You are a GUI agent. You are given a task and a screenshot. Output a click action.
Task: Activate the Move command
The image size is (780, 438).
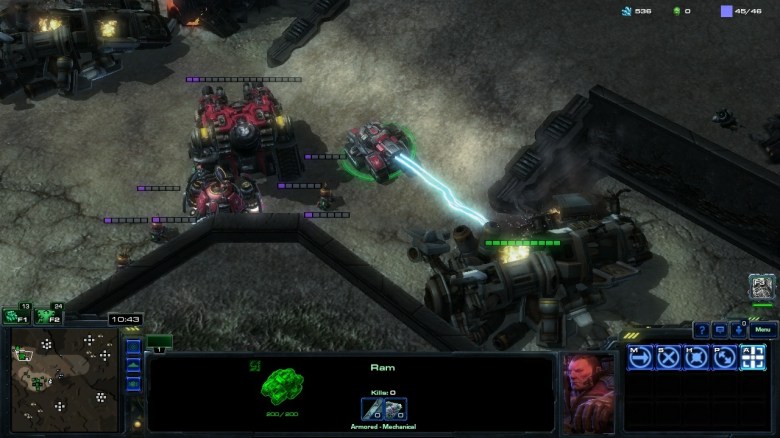point(641,357)
